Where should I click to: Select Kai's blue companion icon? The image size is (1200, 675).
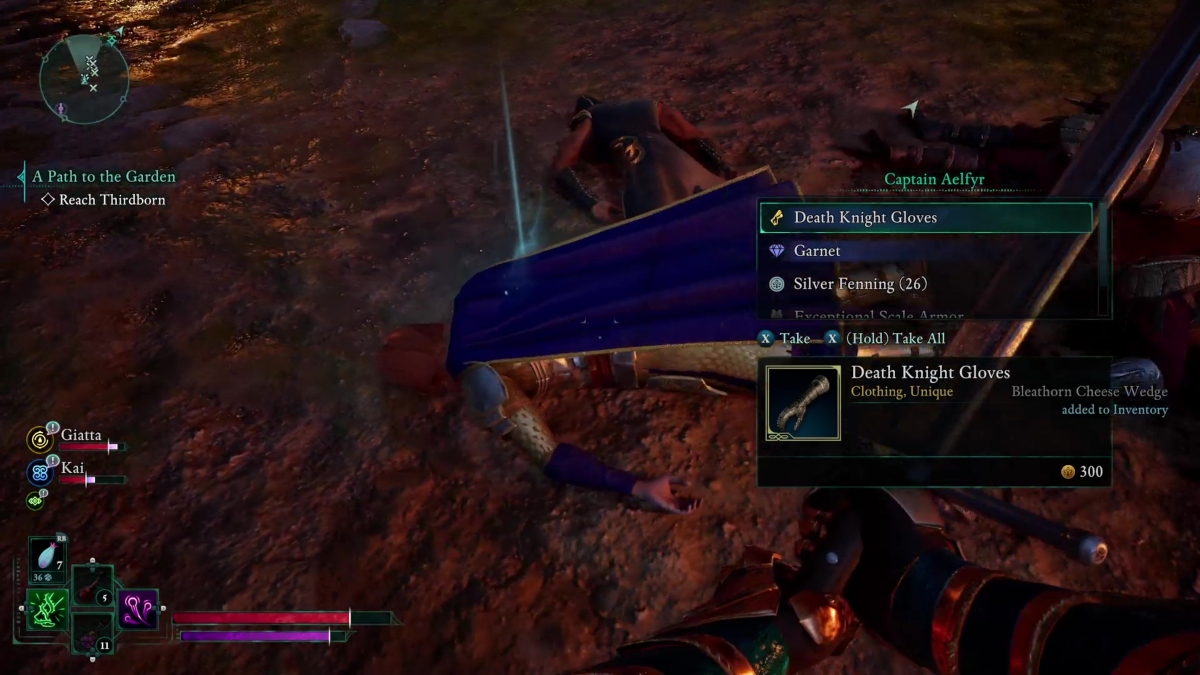pyautogui.click(x=40, y=472)
